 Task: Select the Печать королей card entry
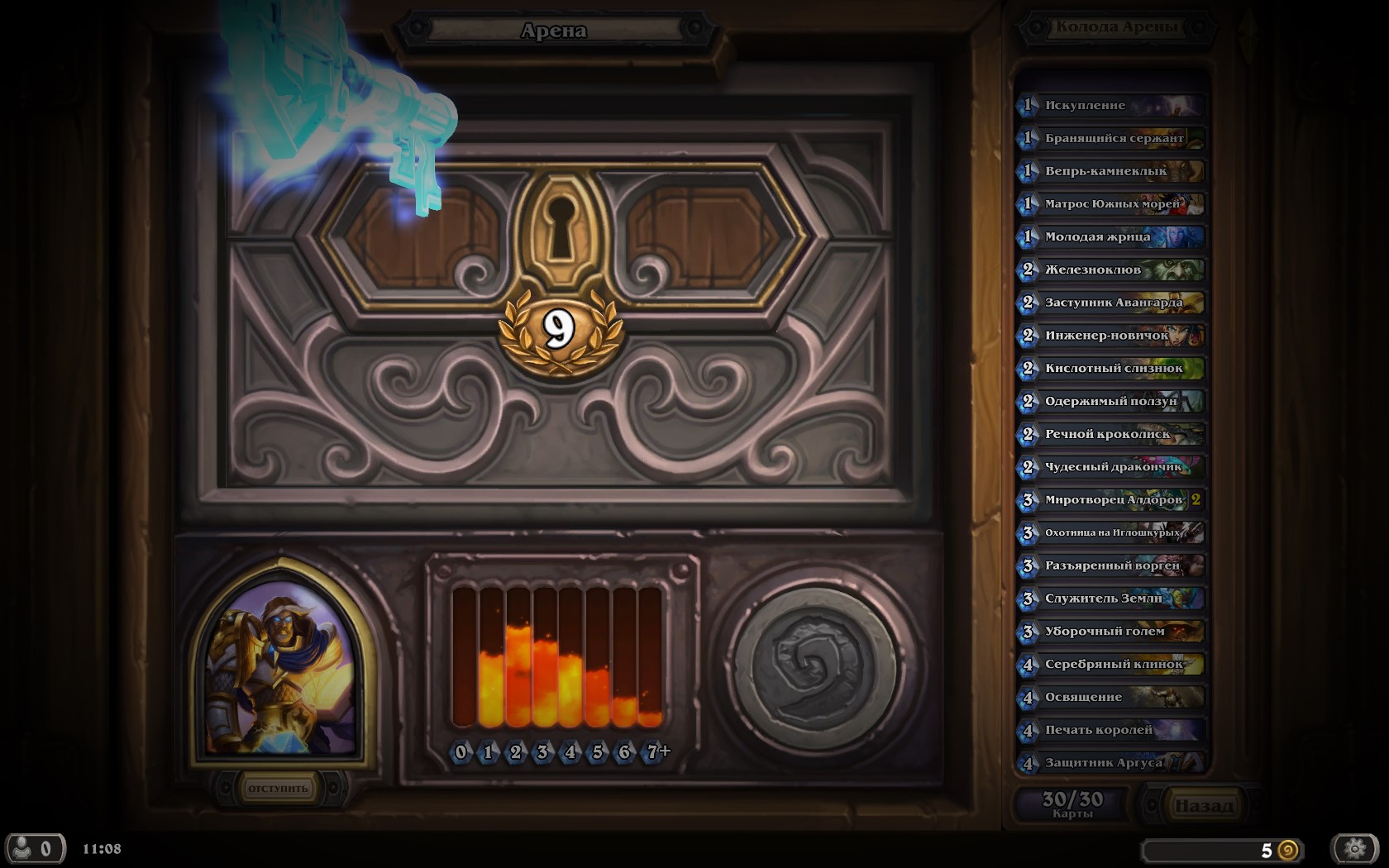tap(1110, 730)
